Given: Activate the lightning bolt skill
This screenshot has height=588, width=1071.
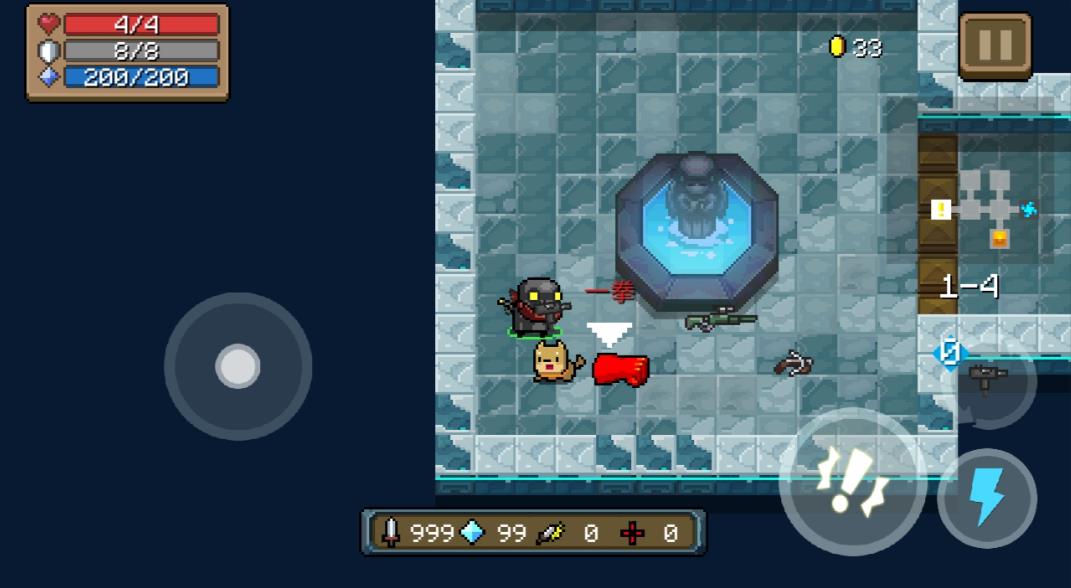Looking at the screenshot, I should 987,498.
